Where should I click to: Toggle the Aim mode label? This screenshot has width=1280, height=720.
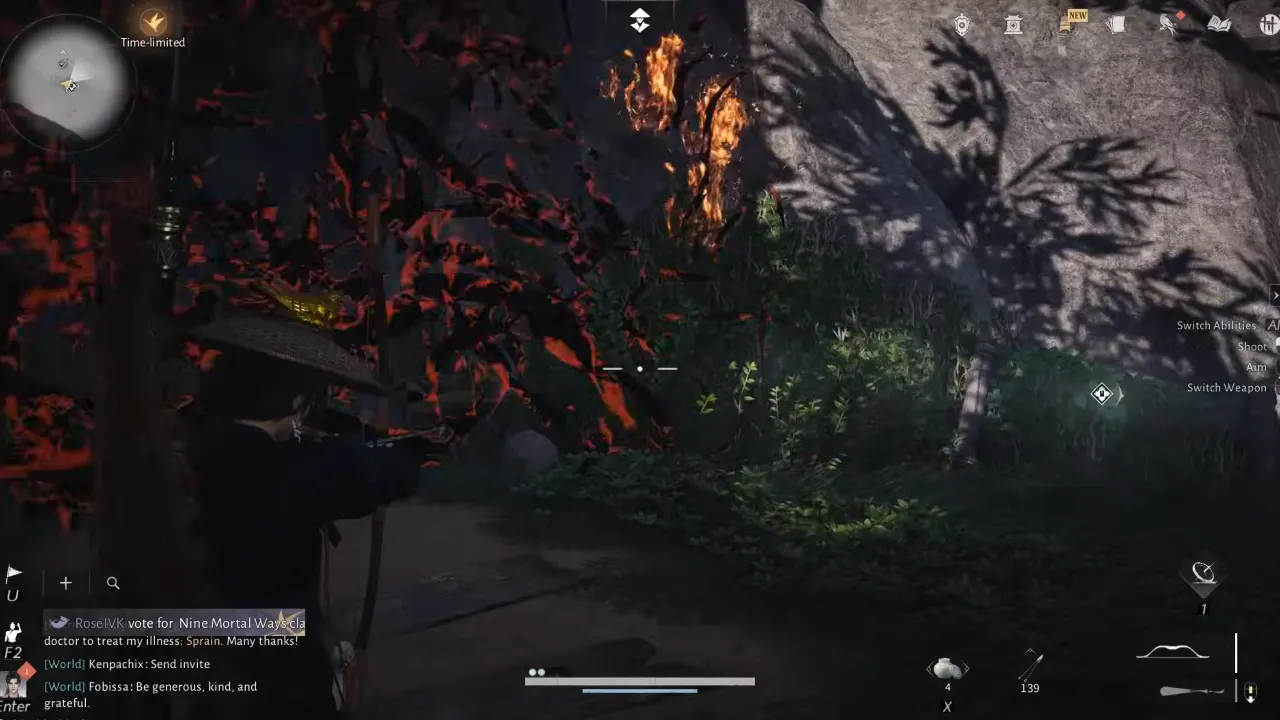point(1255,367)
